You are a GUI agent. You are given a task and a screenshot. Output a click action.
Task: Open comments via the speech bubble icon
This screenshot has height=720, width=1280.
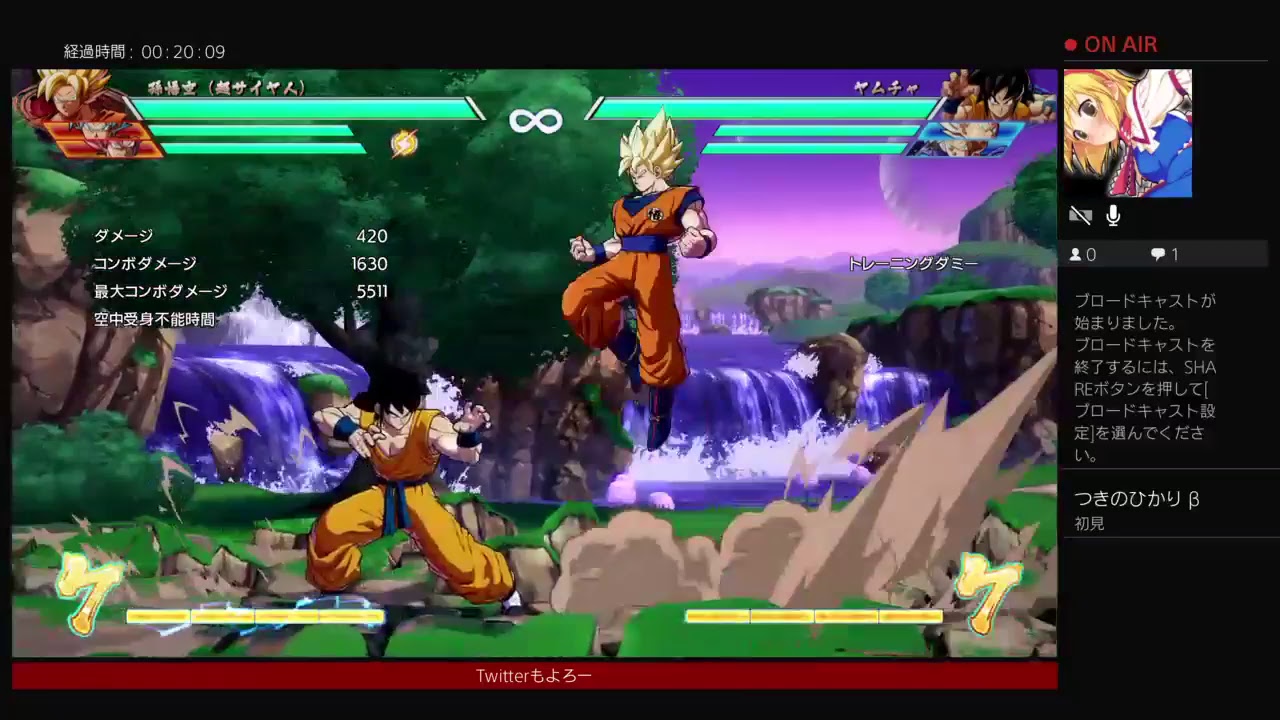[1158, 254]
